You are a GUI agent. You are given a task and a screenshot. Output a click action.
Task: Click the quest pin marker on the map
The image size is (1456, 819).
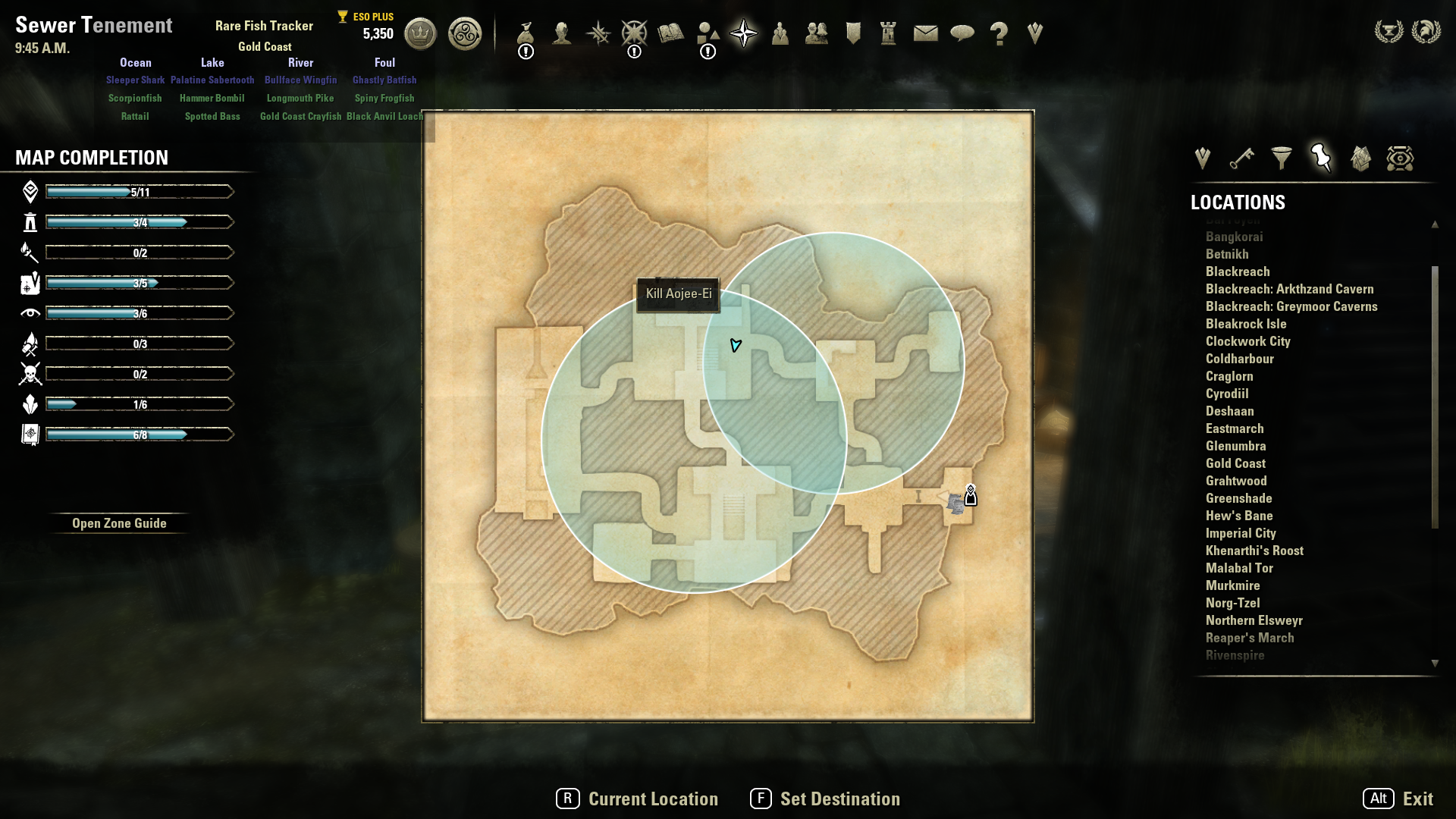[971, 496]
